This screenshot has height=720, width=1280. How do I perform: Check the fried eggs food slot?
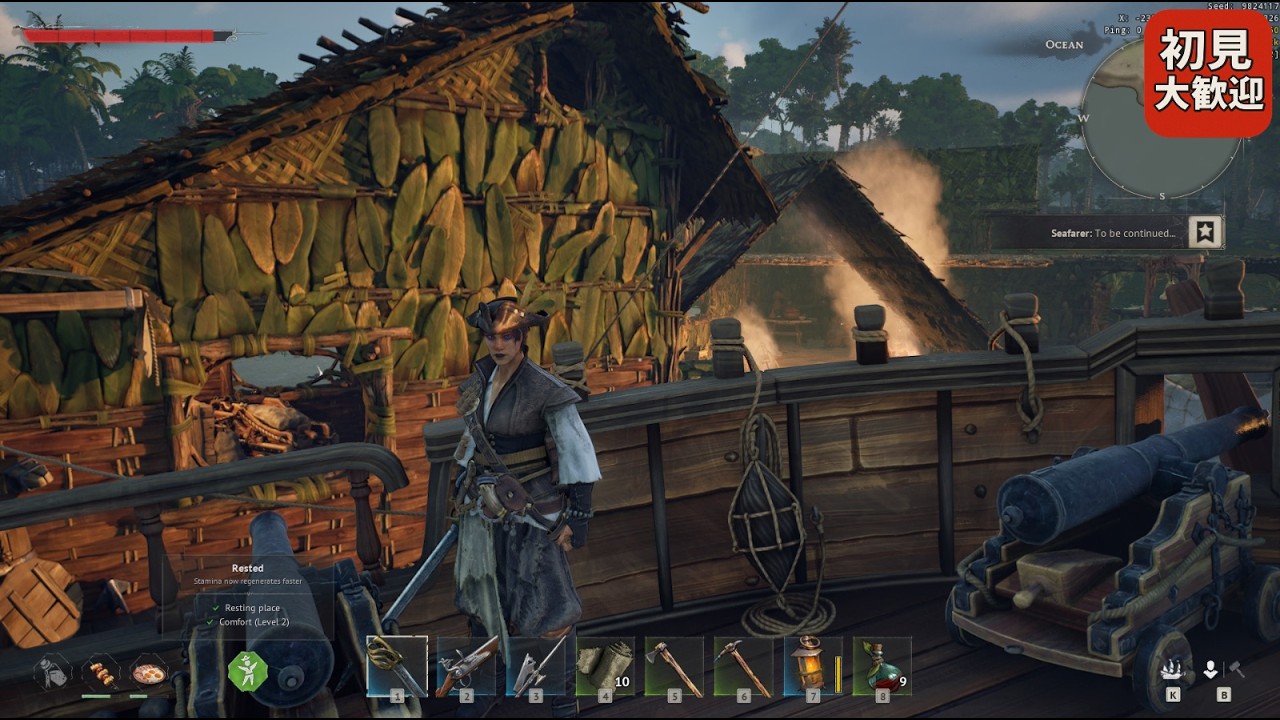tap(148, 672)
